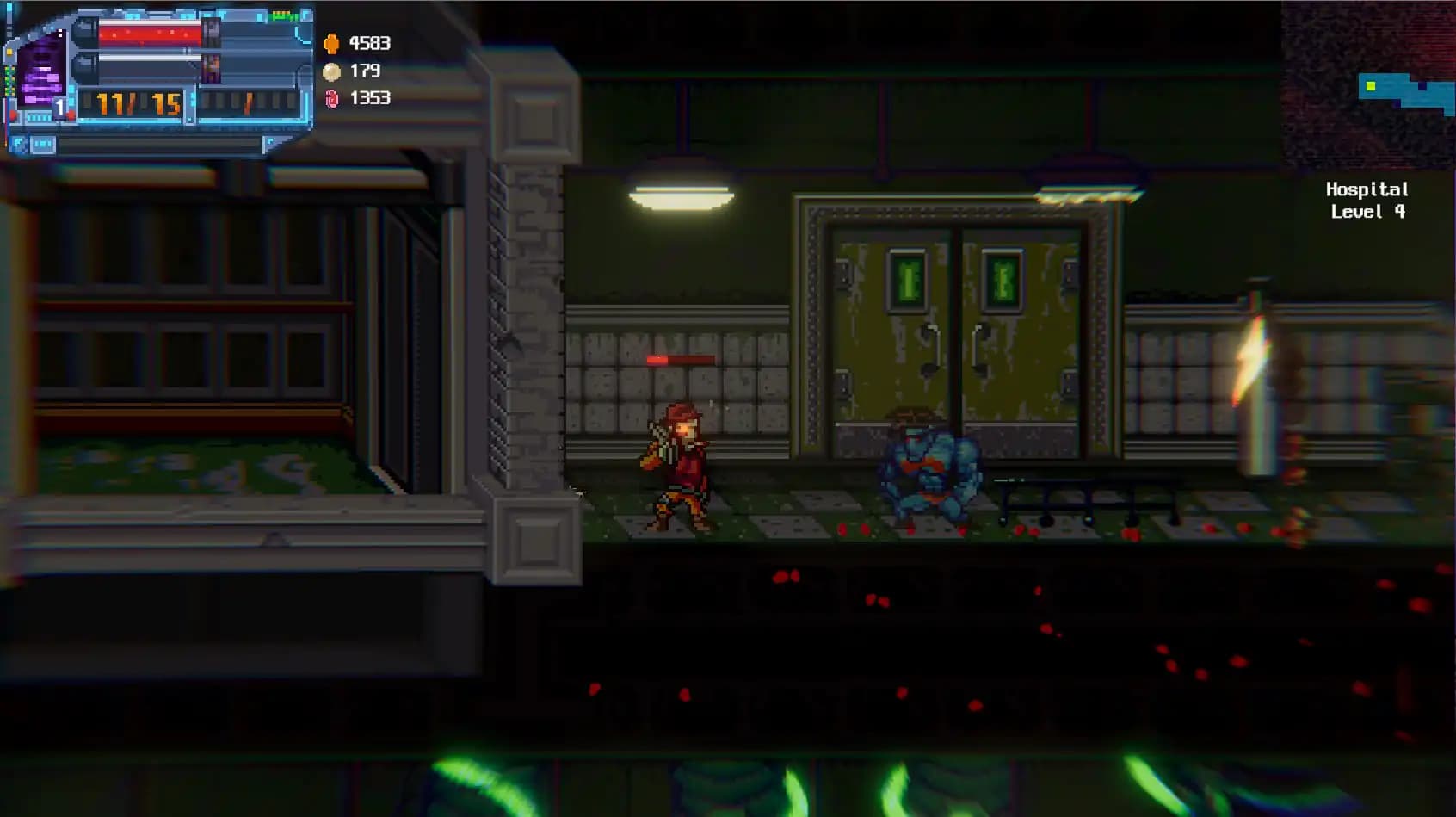Toggle the green status lights beside the portrait

7,79
